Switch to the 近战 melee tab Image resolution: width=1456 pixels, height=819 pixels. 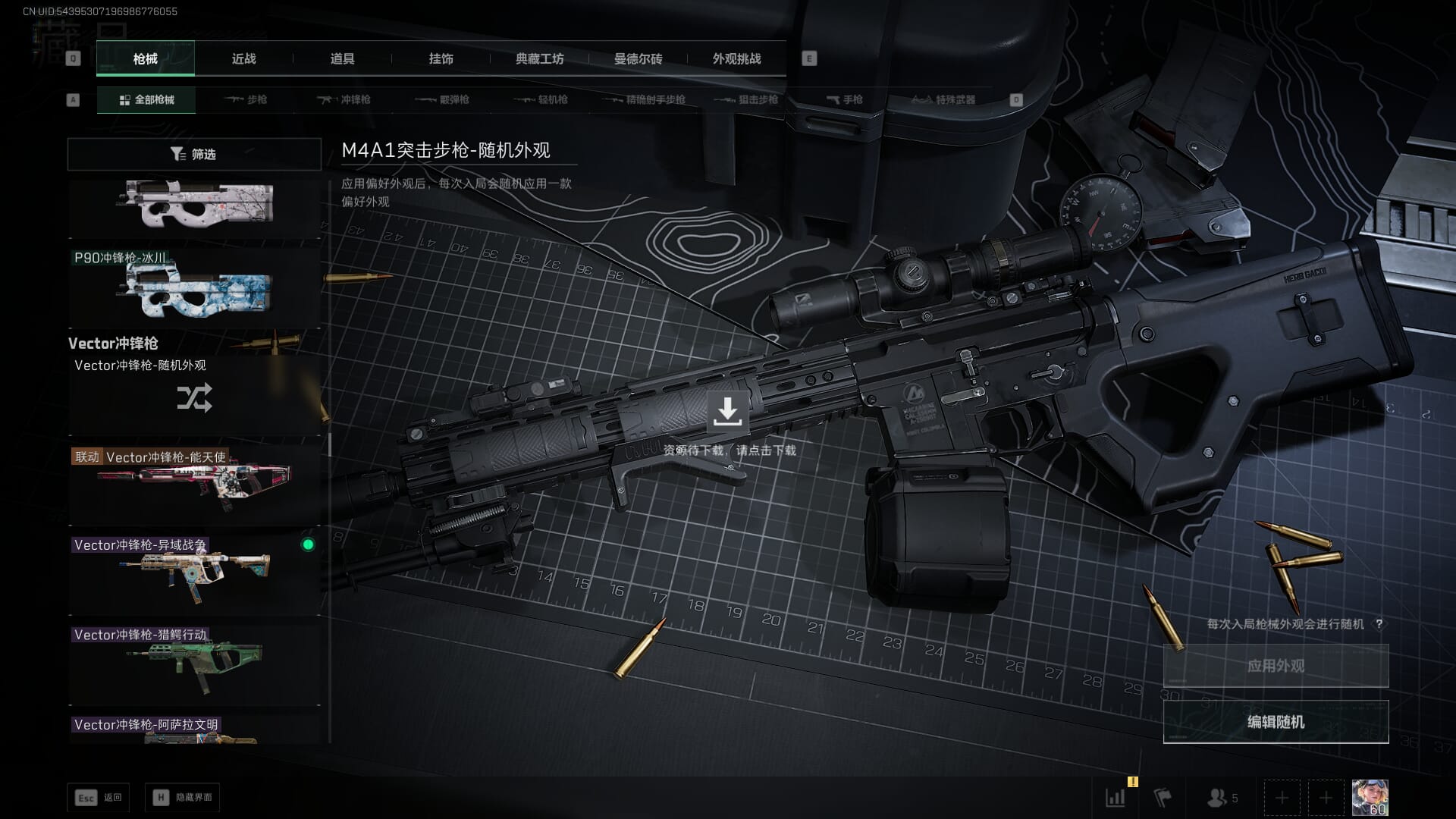tap(243, 58)
